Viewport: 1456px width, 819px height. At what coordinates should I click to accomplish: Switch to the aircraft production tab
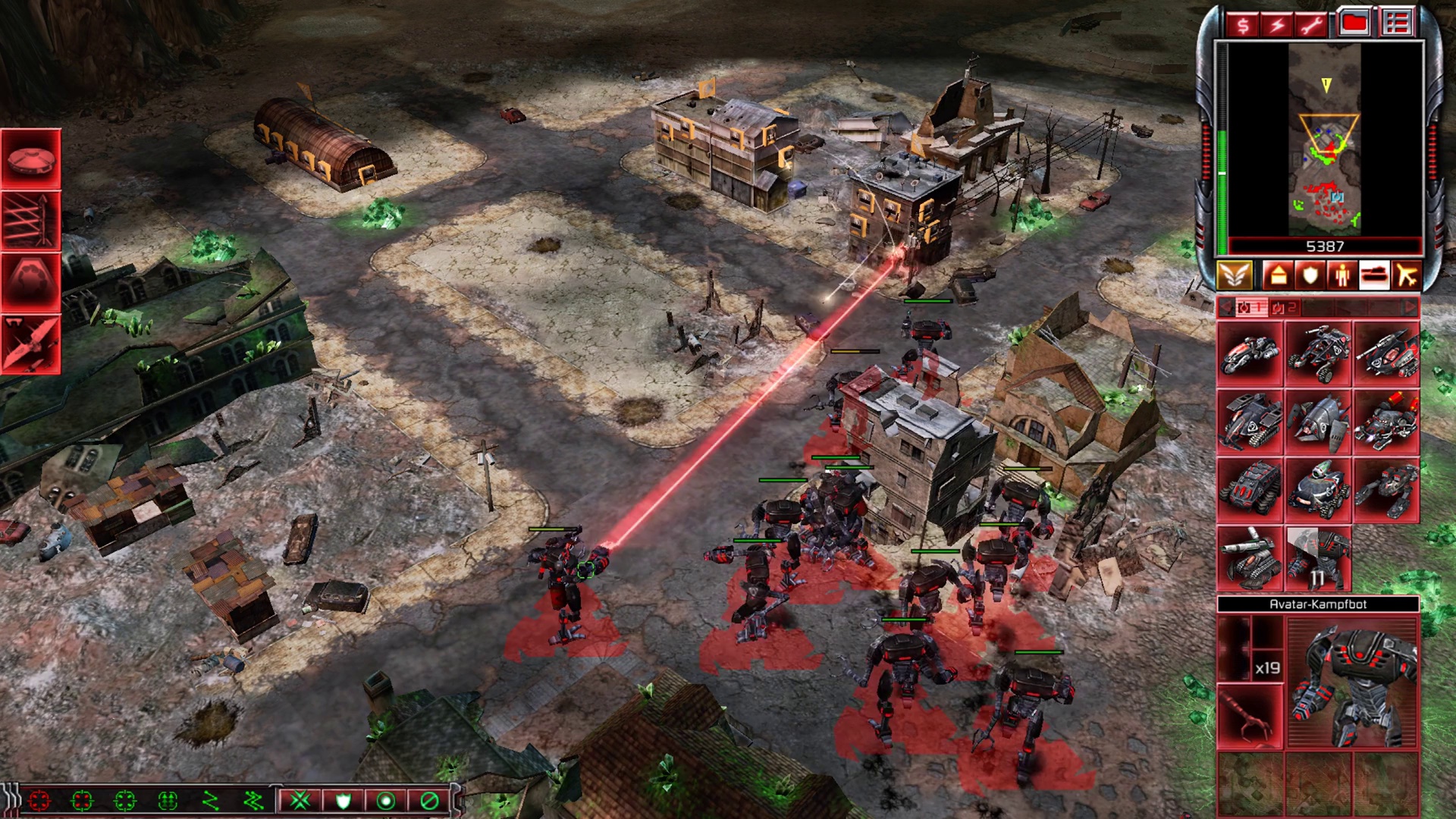[x=1407, y=275]
